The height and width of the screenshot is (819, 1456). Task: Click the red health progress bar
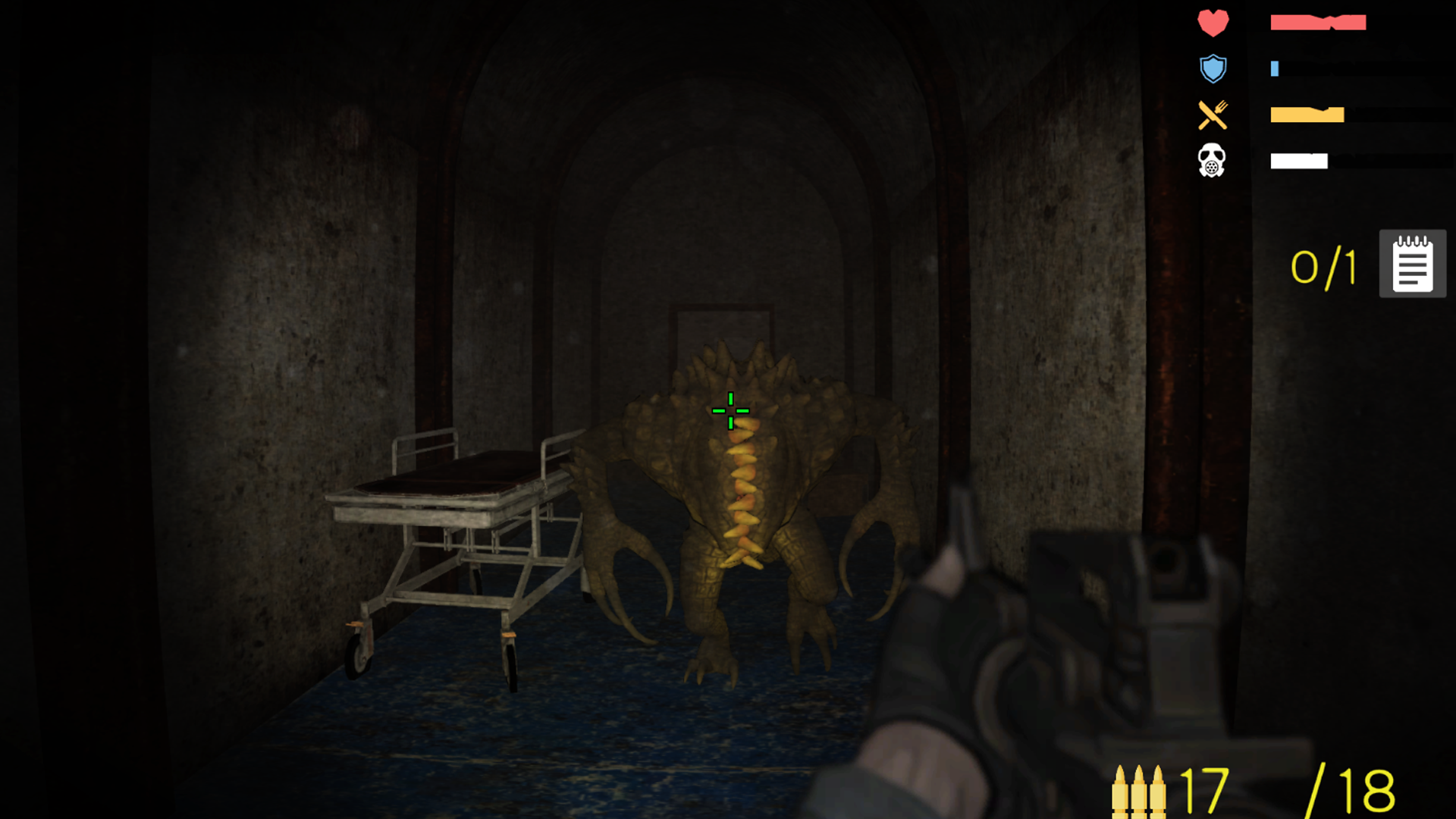[x=1318, y=22]
